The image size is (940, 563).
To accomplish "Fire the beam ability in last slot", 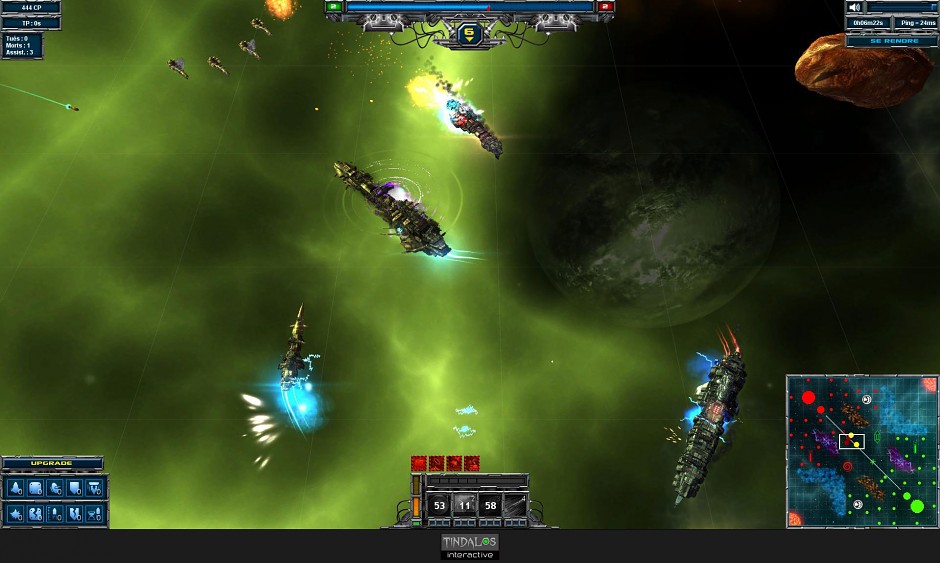I will [515, 506].
